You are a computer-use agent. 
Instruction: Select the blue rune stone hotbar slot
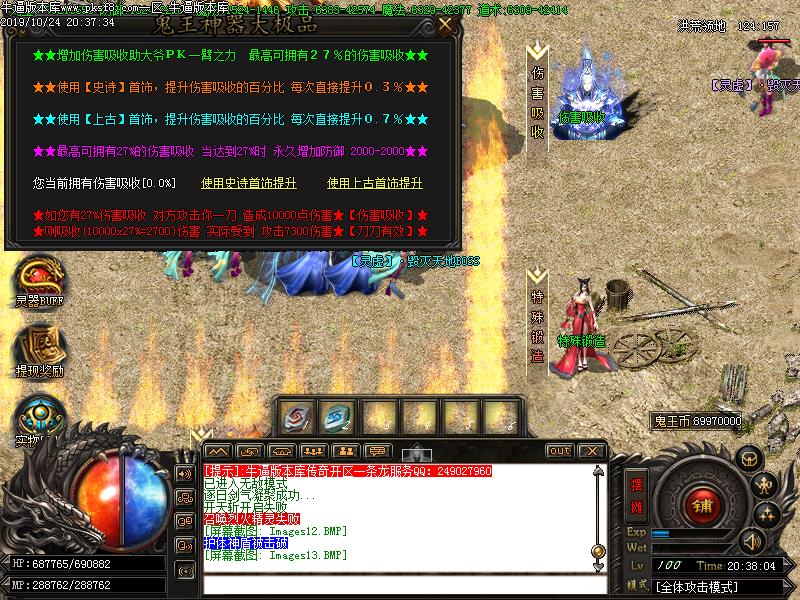click(338, 416)
